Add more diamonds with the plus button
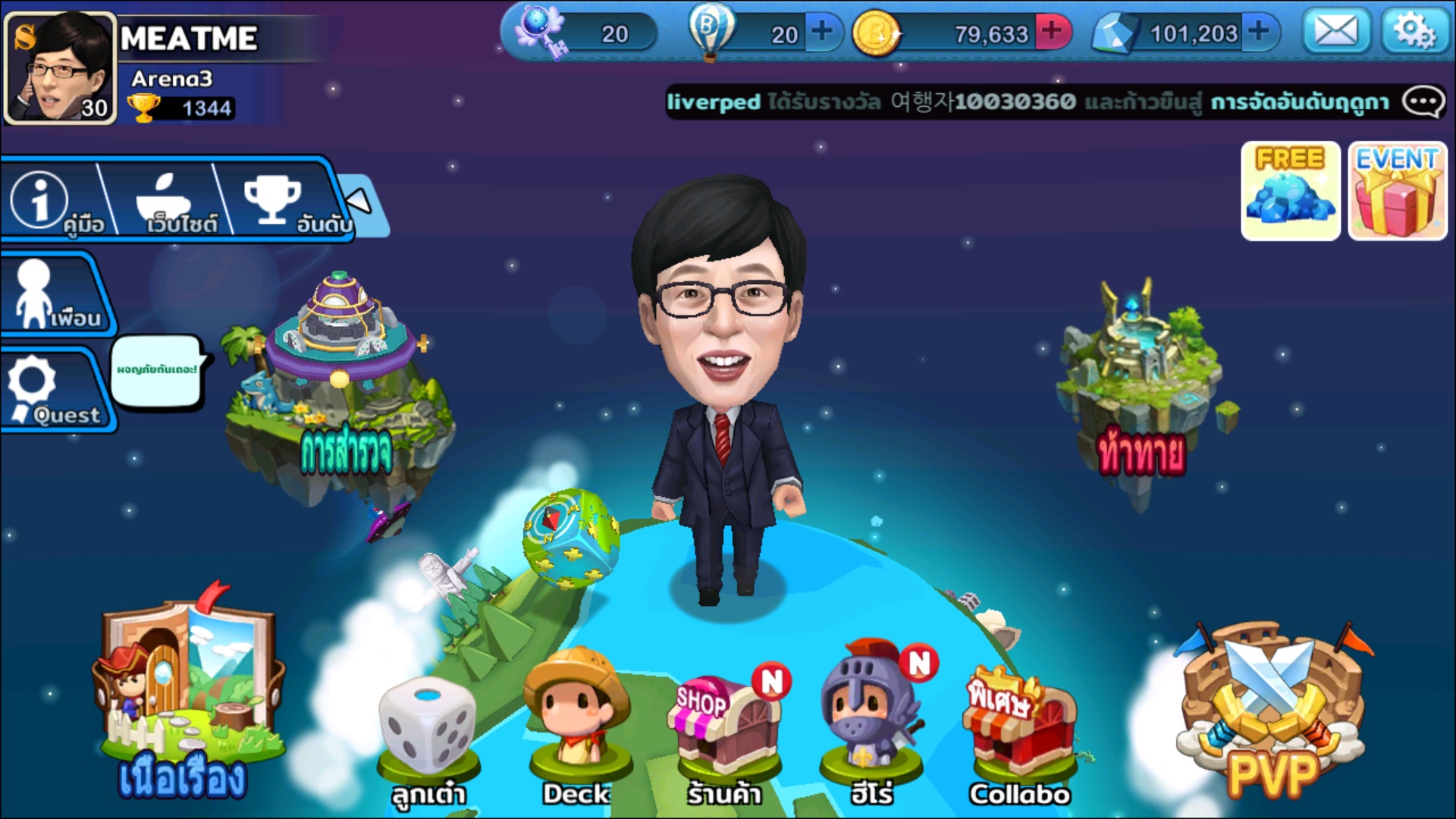The width and height of the screenshot is (1456, 819). pos(1259,32)
